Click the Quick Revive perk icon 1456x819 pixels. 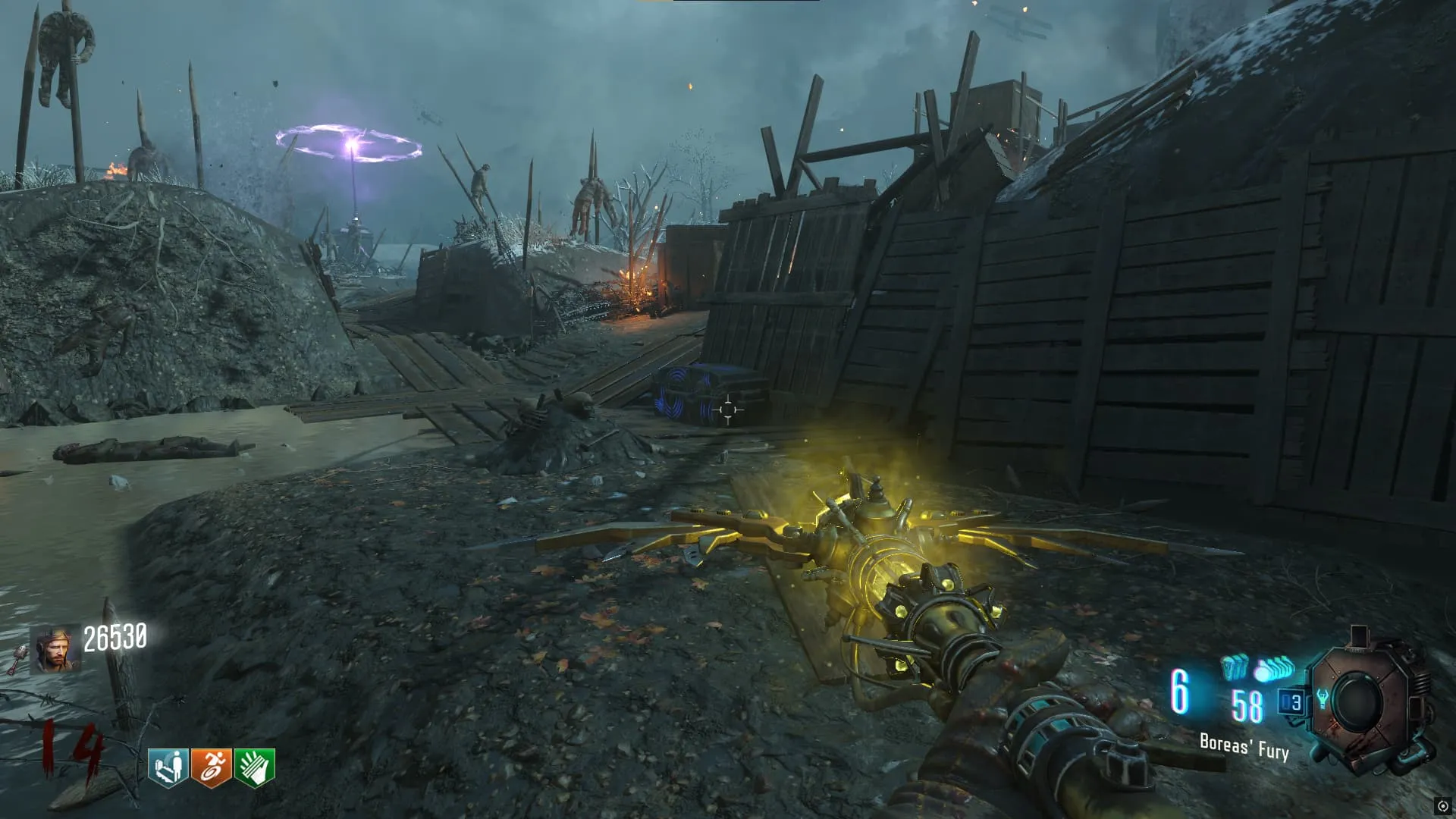coord(168,767)
